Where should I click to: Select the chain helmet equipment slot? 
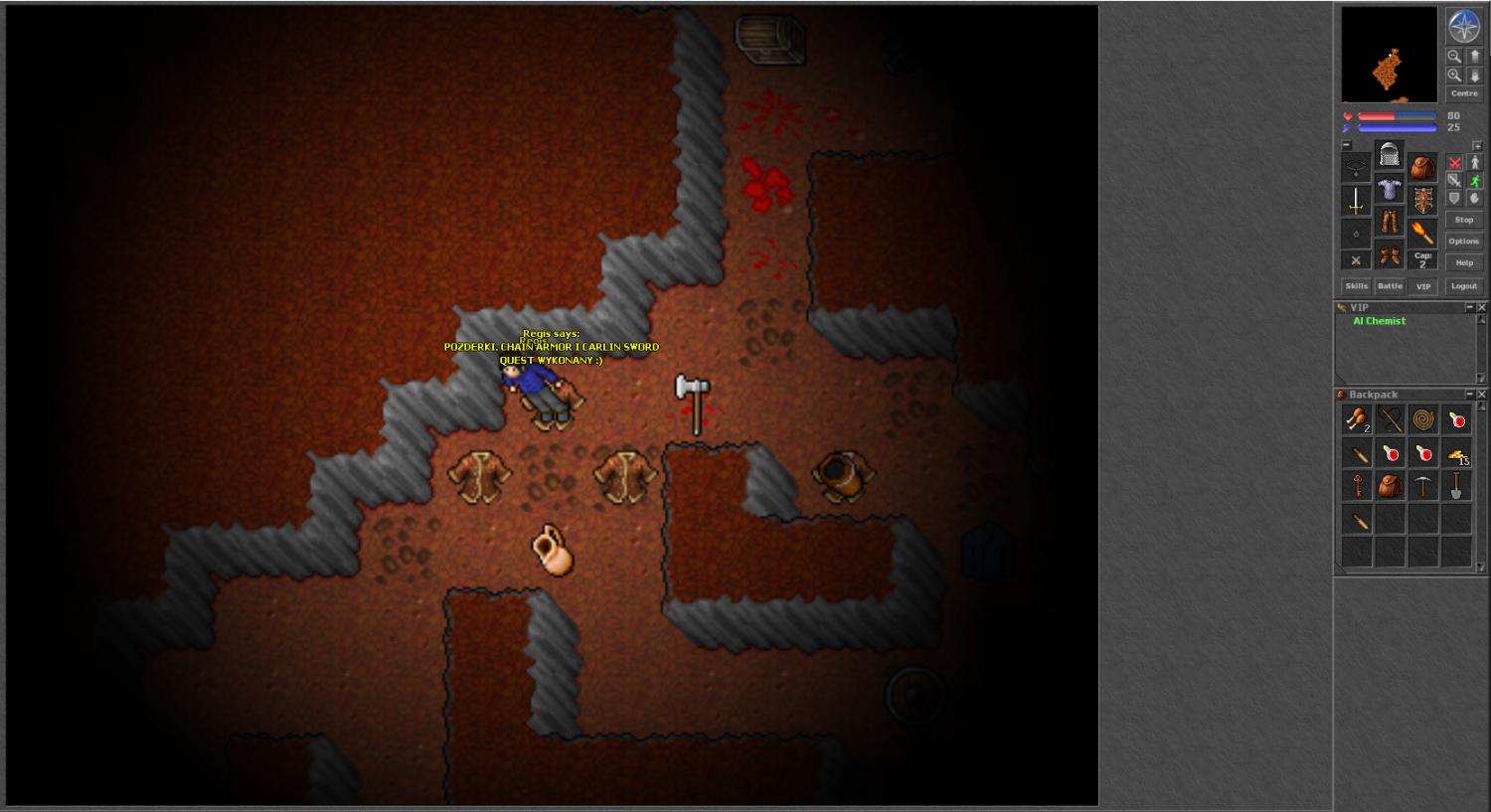click(1390, 156)
